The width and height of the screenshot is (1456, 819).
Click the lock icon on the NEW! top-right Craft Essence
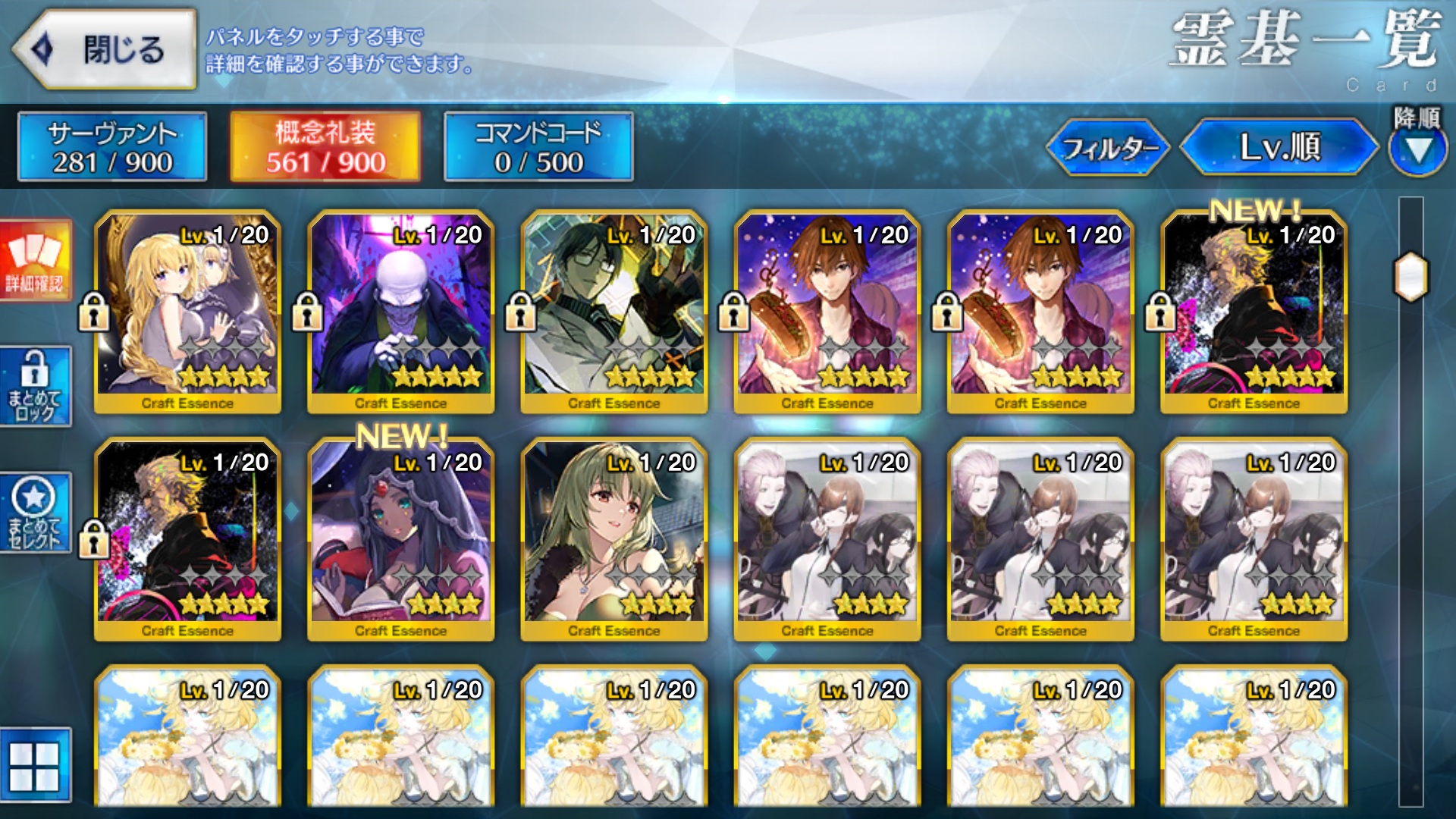click(1160, 313)
